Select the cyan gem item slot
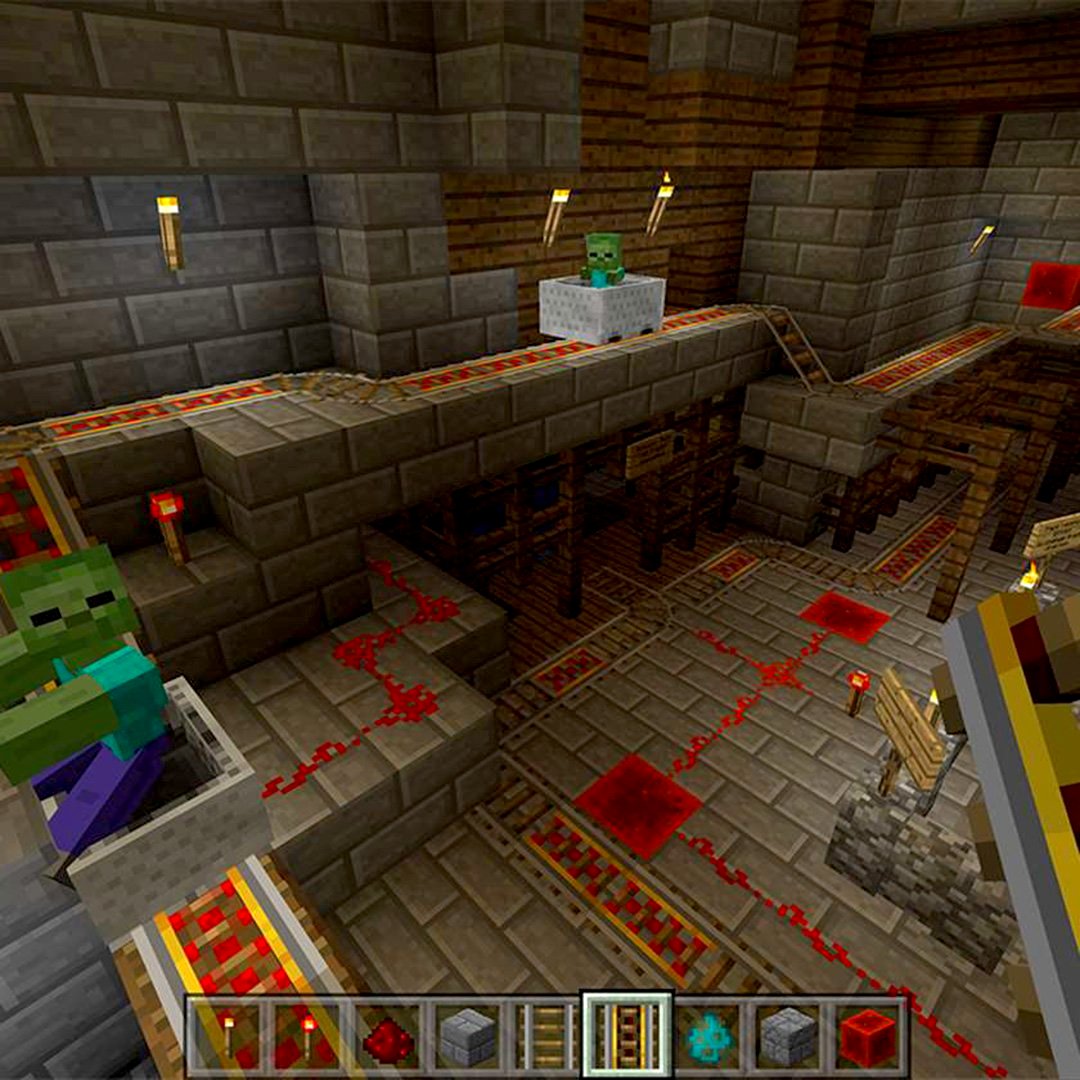 coord(708,1037)
